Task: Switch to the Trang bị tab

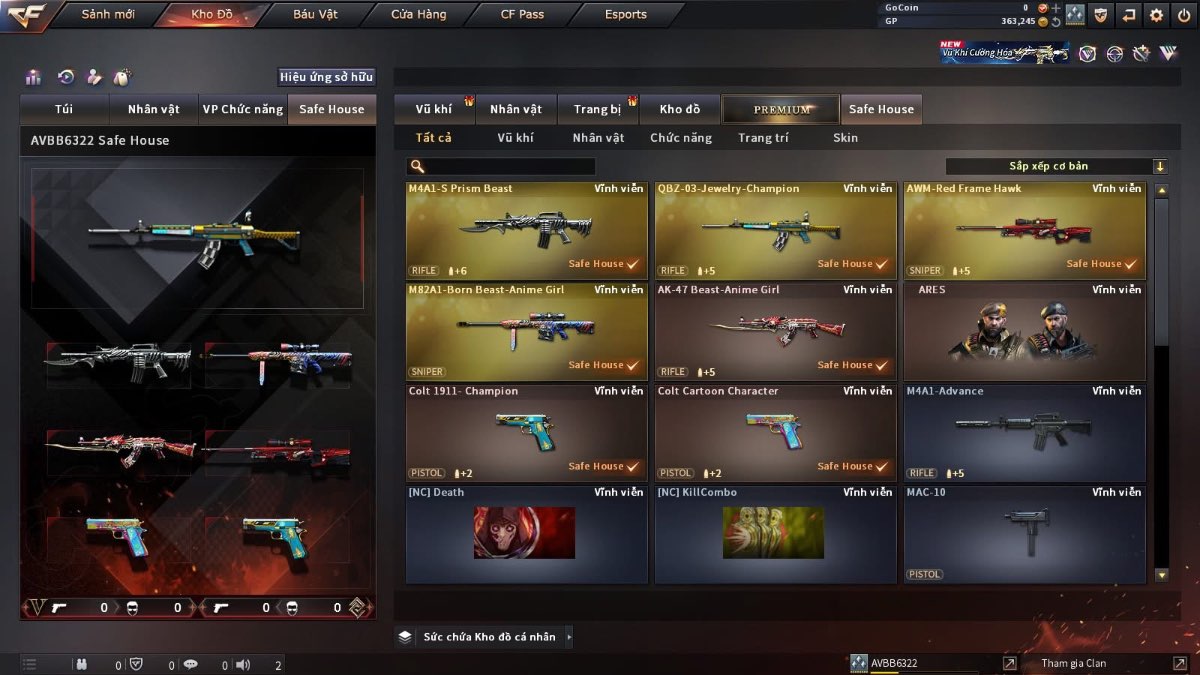Action: pyautogui.click(x=598, y=109)
